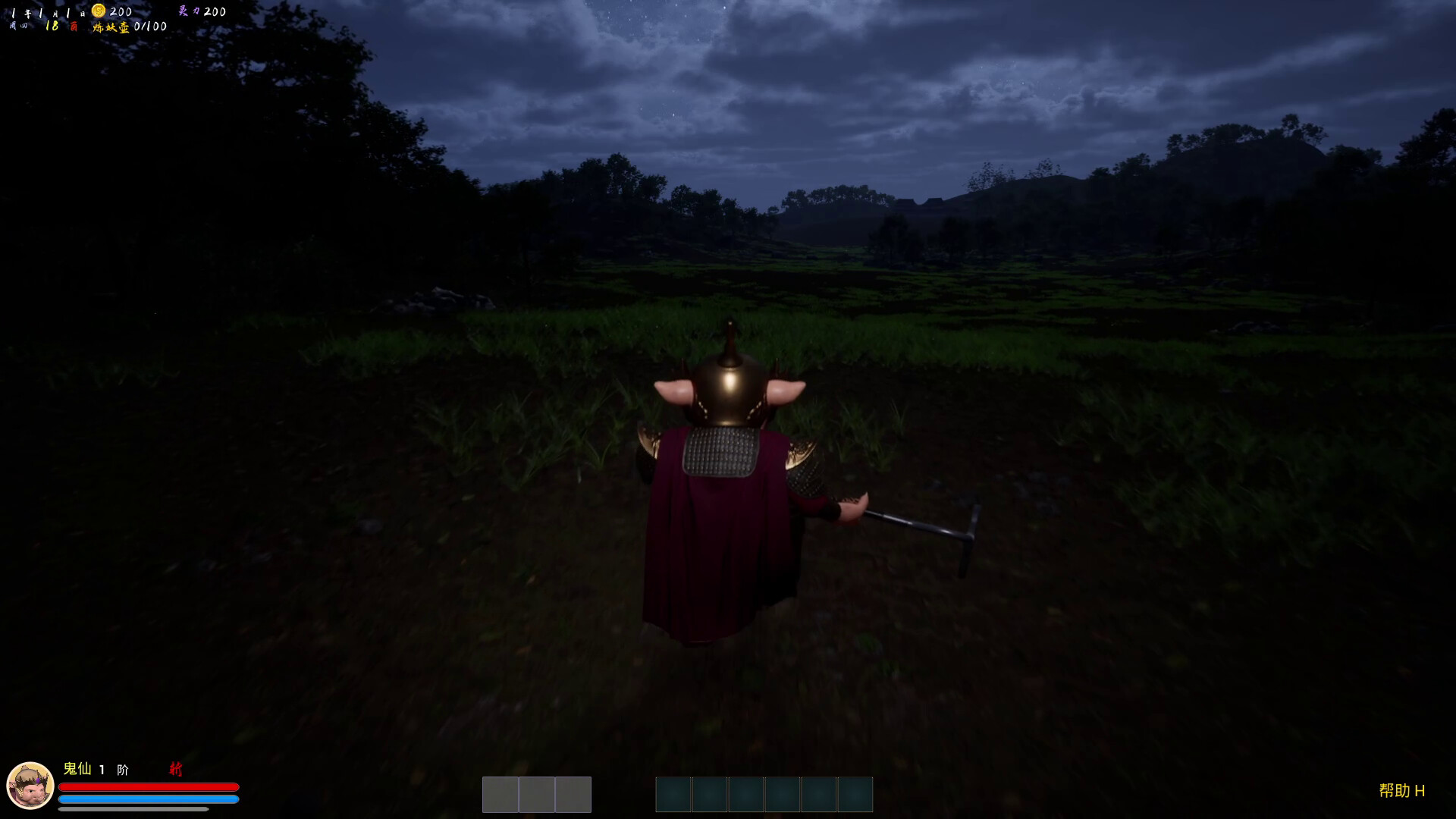Click the blue mana bar
This screenshot has height=819, width=1456.
click(x=148, y=798)
